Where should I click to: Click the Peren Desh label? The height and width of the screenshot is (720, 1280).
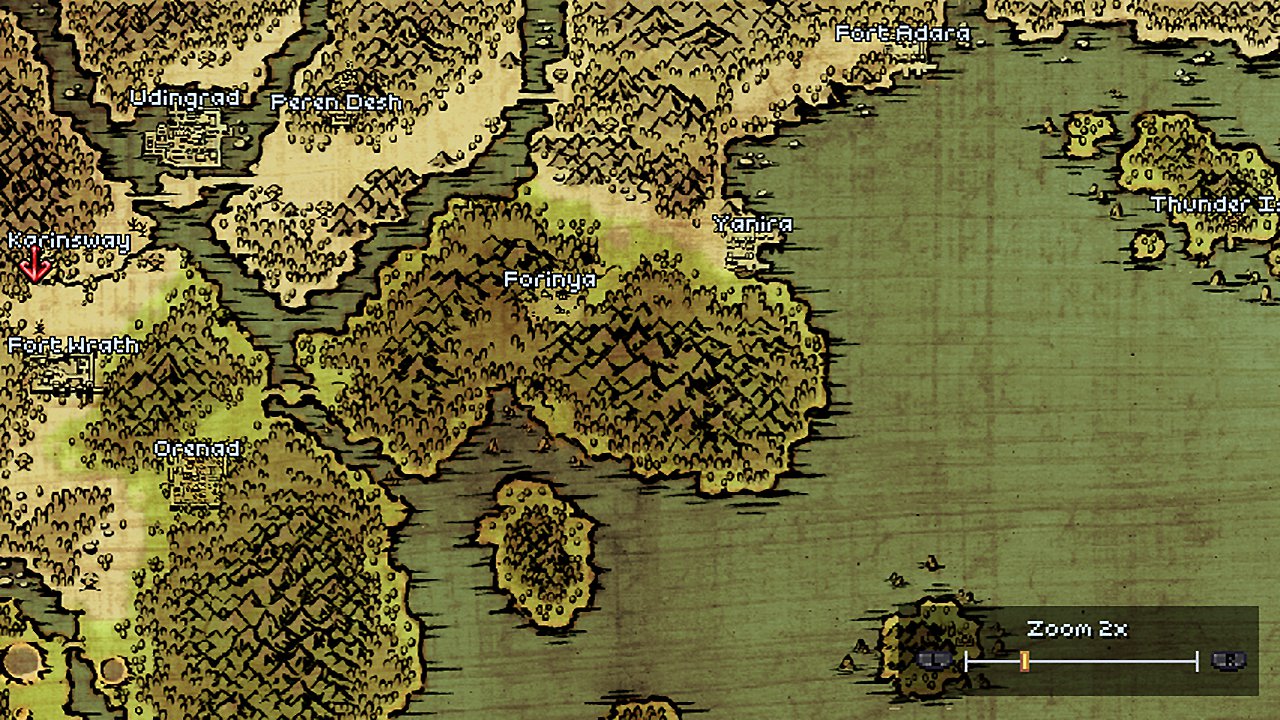(x=338, y=102)
